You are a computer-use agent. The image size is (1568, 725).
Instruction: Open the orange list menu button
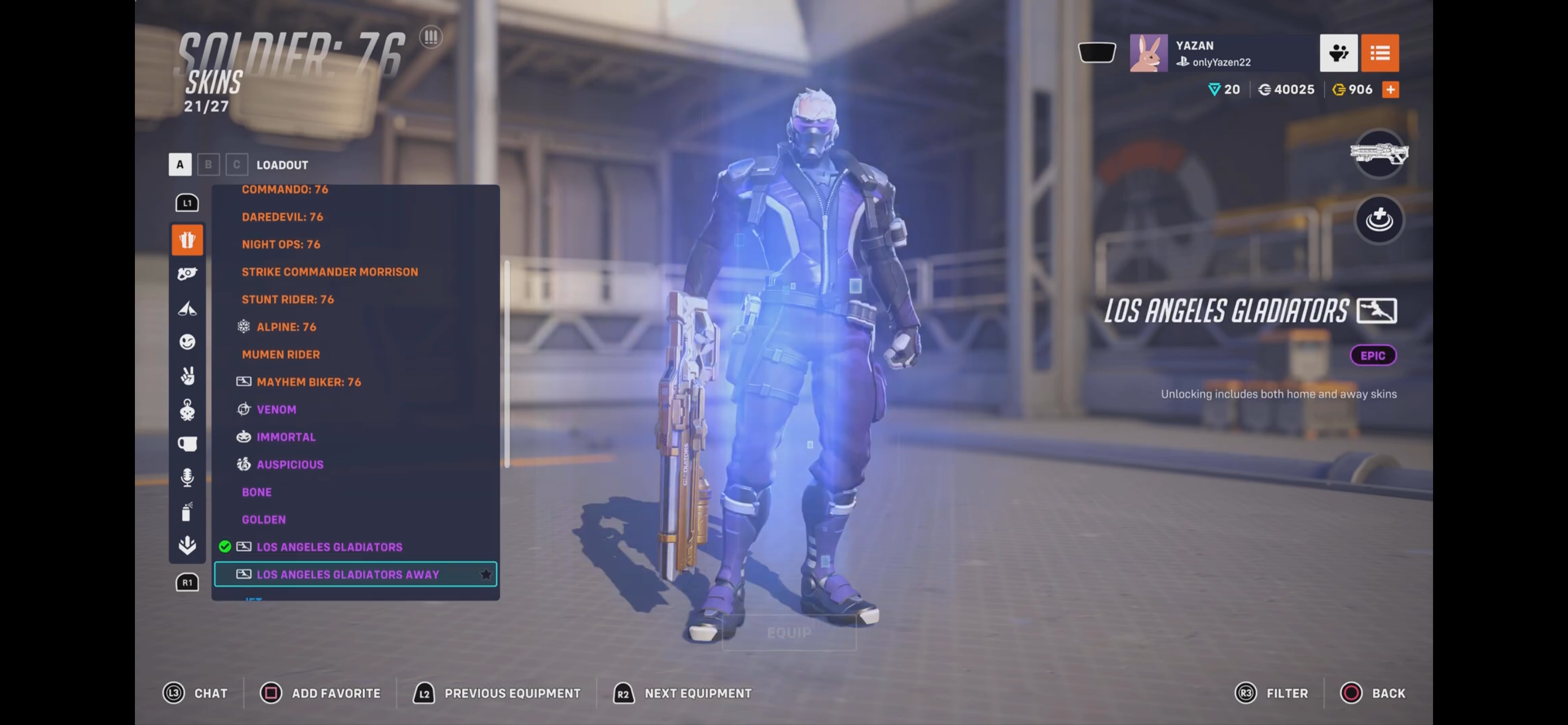click(1379, 53)
